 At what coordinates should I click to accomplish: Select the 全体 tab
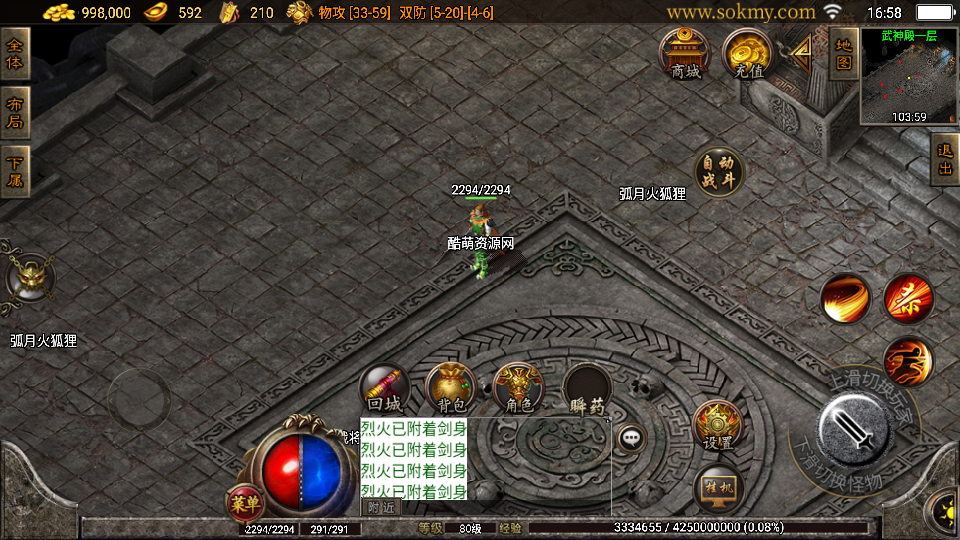click(x=15, y=54)
